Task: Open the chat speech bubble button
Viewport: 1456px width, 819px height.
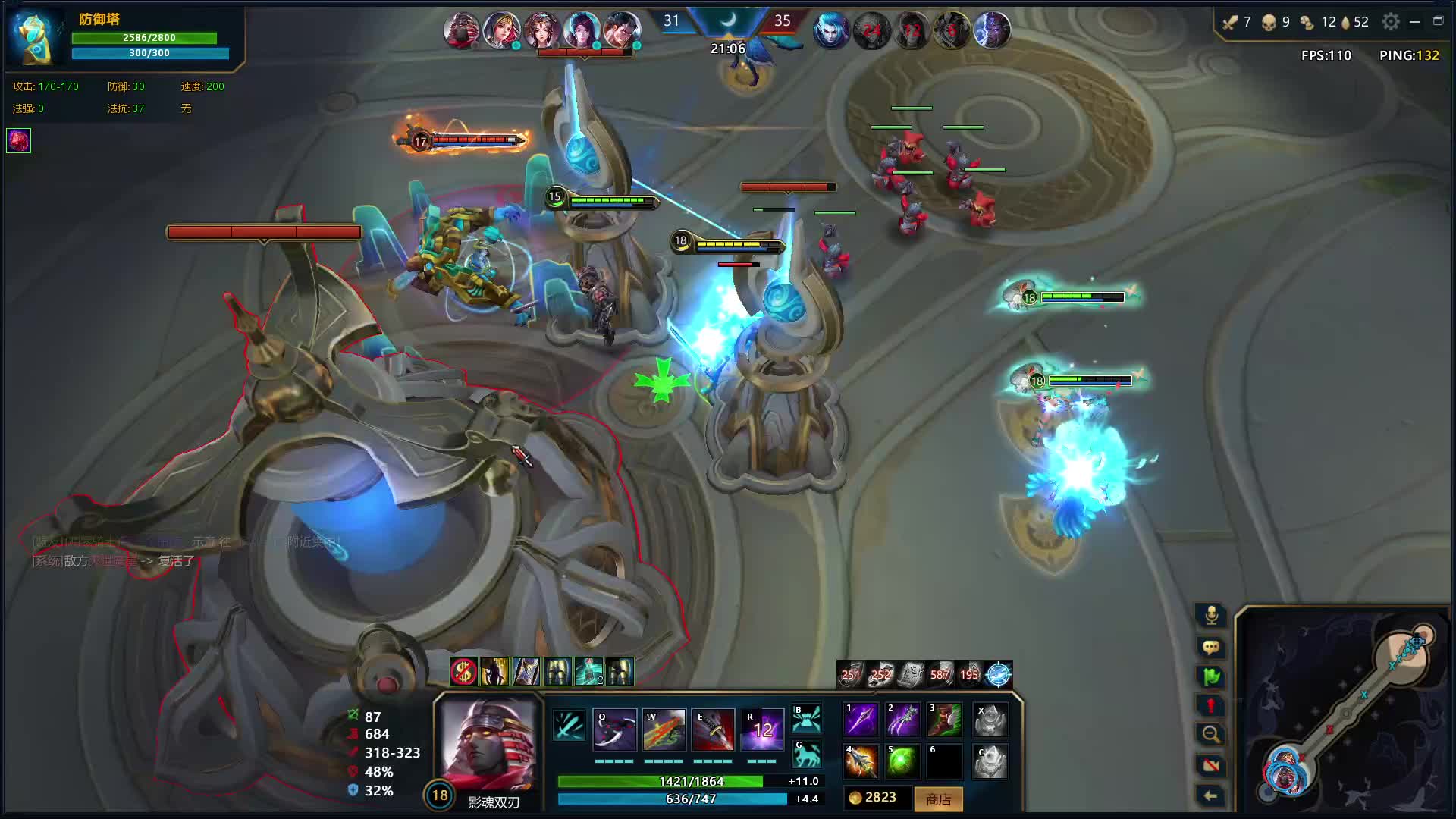Action: click(1211, 647)
